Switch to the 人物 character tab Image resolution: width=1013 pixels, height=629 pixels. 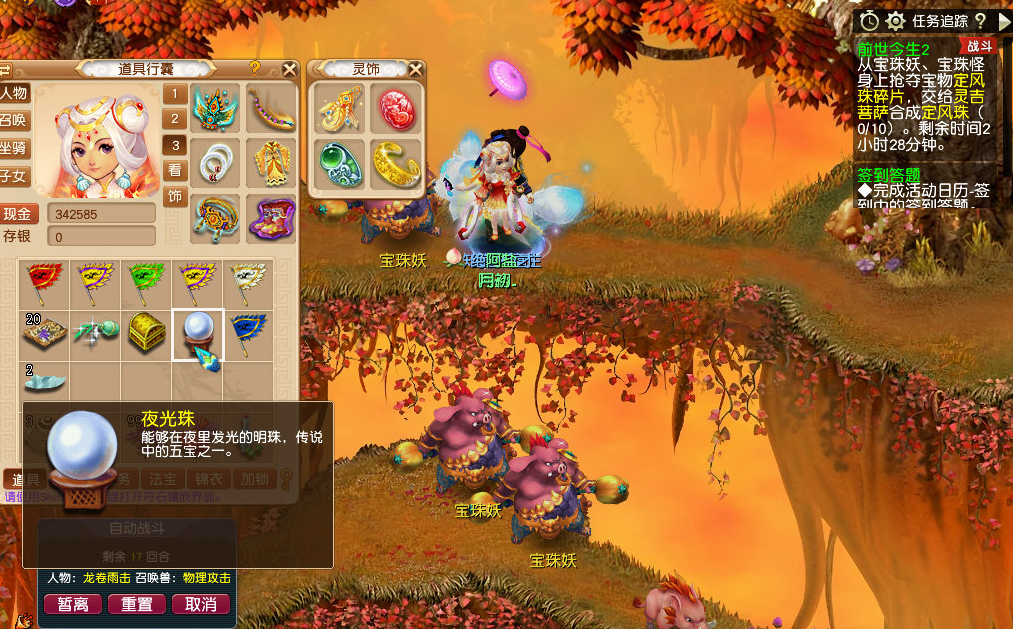pos(14,93)
